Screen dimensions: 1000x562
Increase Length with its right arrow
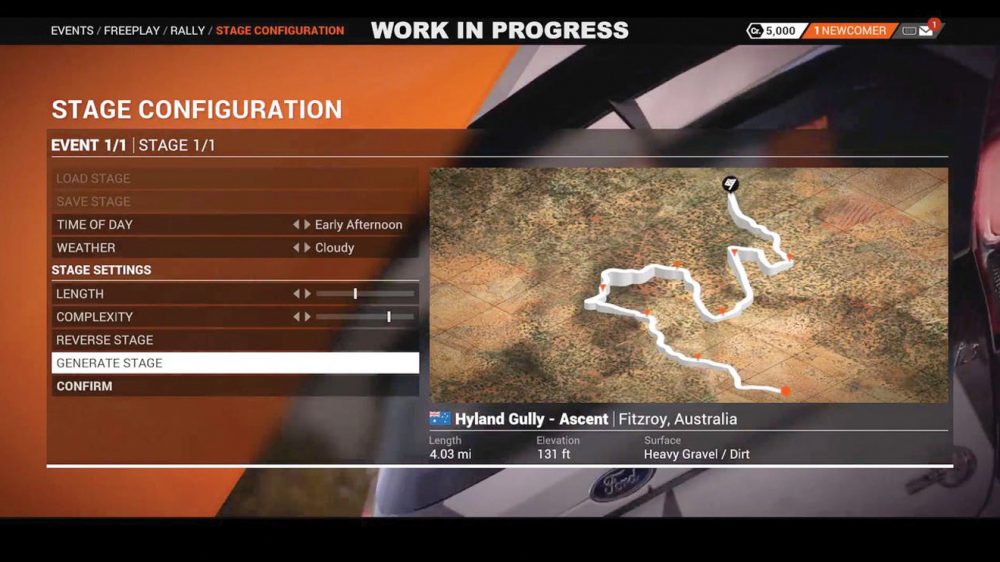tap(307, 294)
